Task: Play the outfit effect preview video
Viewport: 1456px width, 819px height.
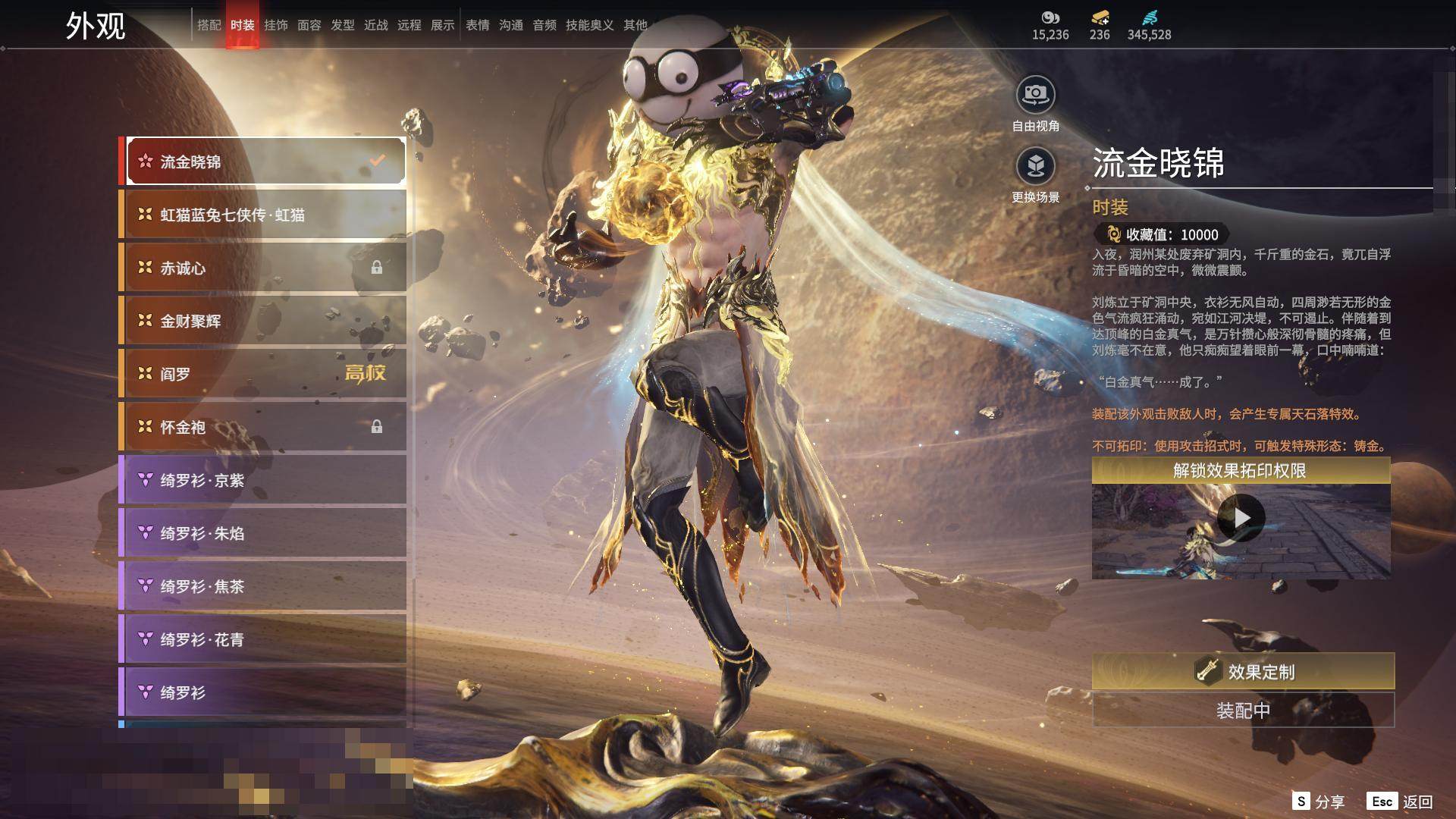Action: (1241, 518)
